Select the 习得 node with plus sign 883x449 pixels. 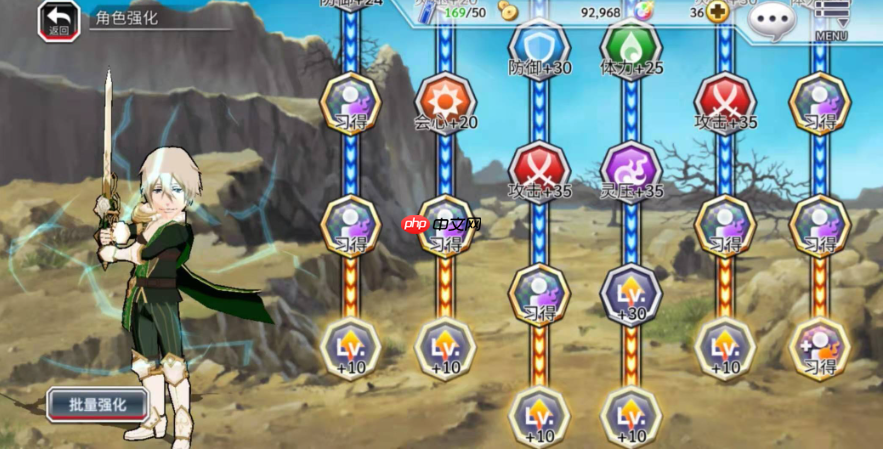[x=820, y=348]
